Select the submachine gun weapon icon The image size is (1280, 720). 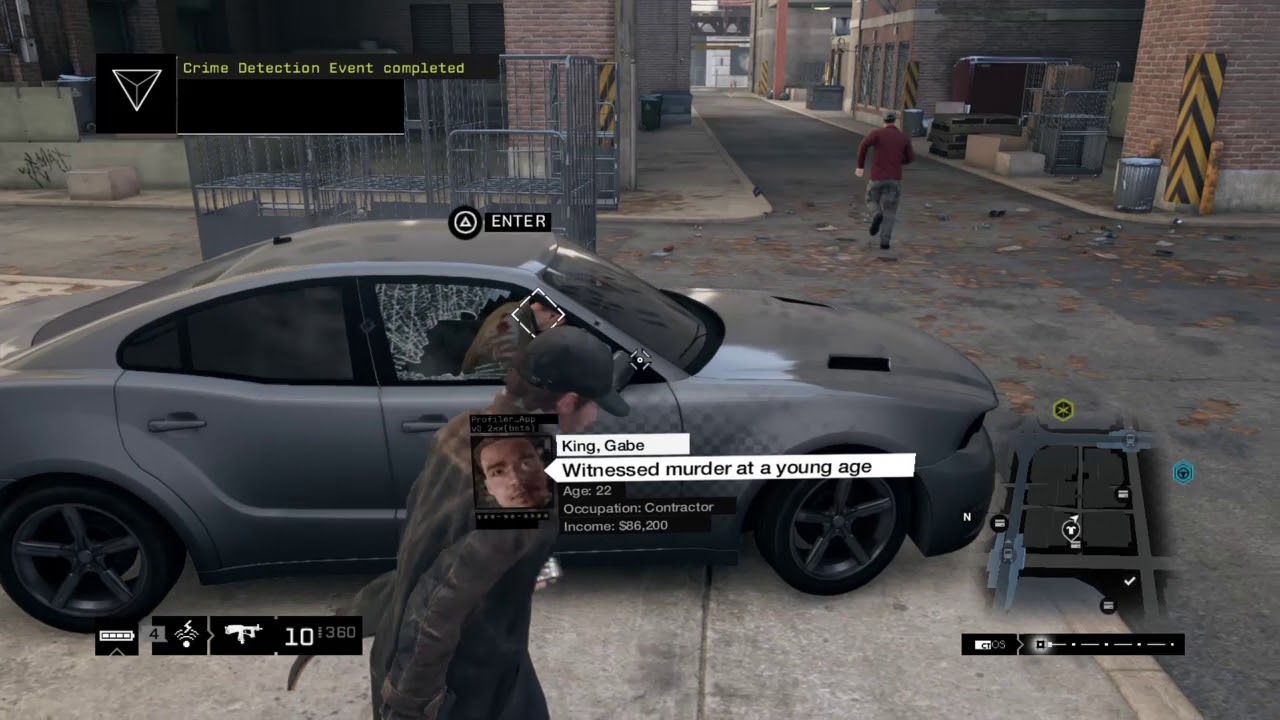coord(242,634)
